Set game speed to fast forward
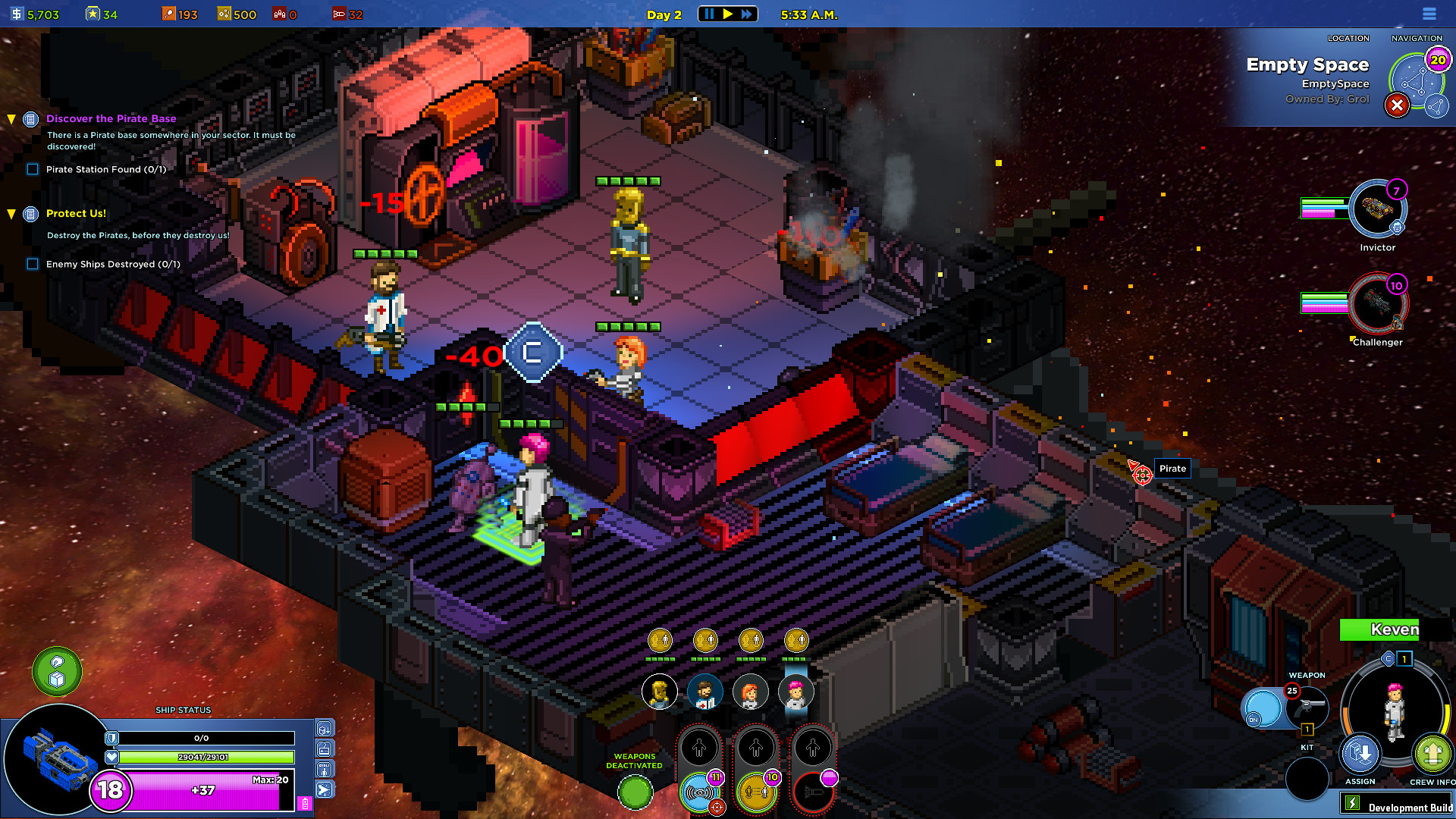The width and height of the screenshot is (1456, 819). tap(747, 14)
